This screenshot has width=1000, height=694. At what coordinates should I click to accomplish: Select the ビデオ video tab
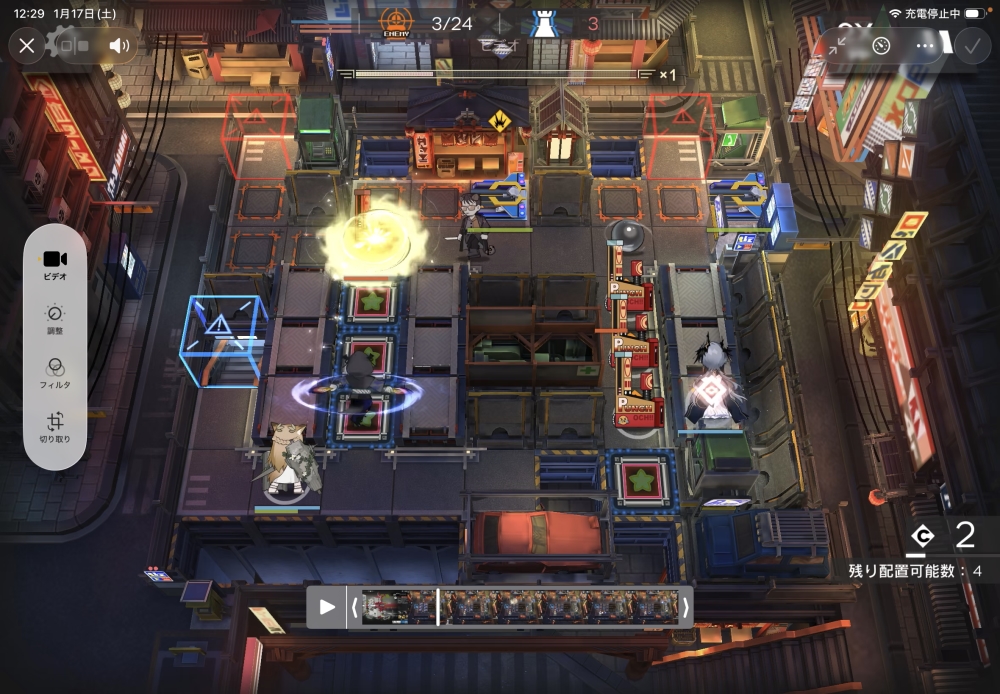coord(55,264)
